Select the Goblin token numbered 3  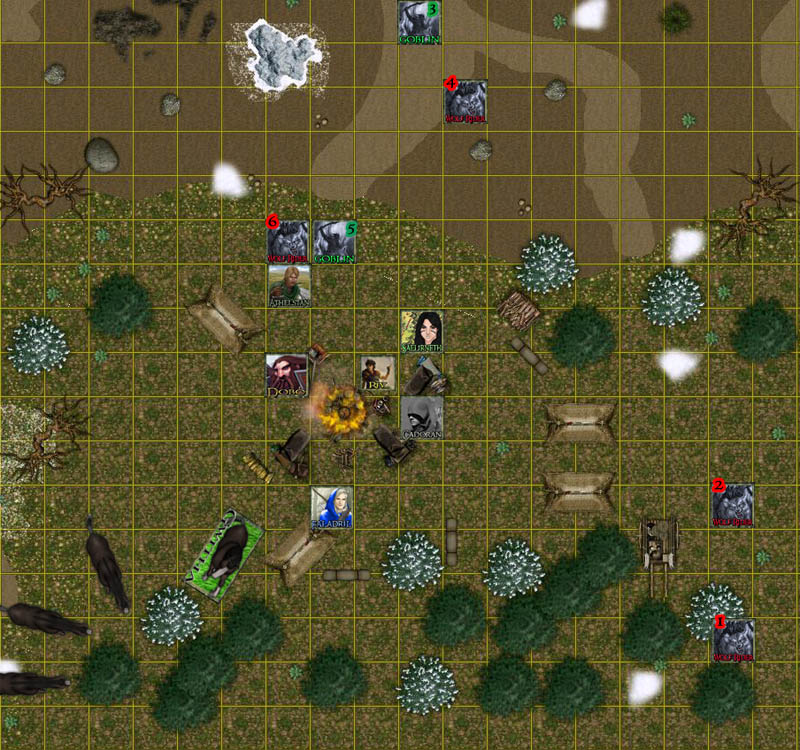click(420, 22)
